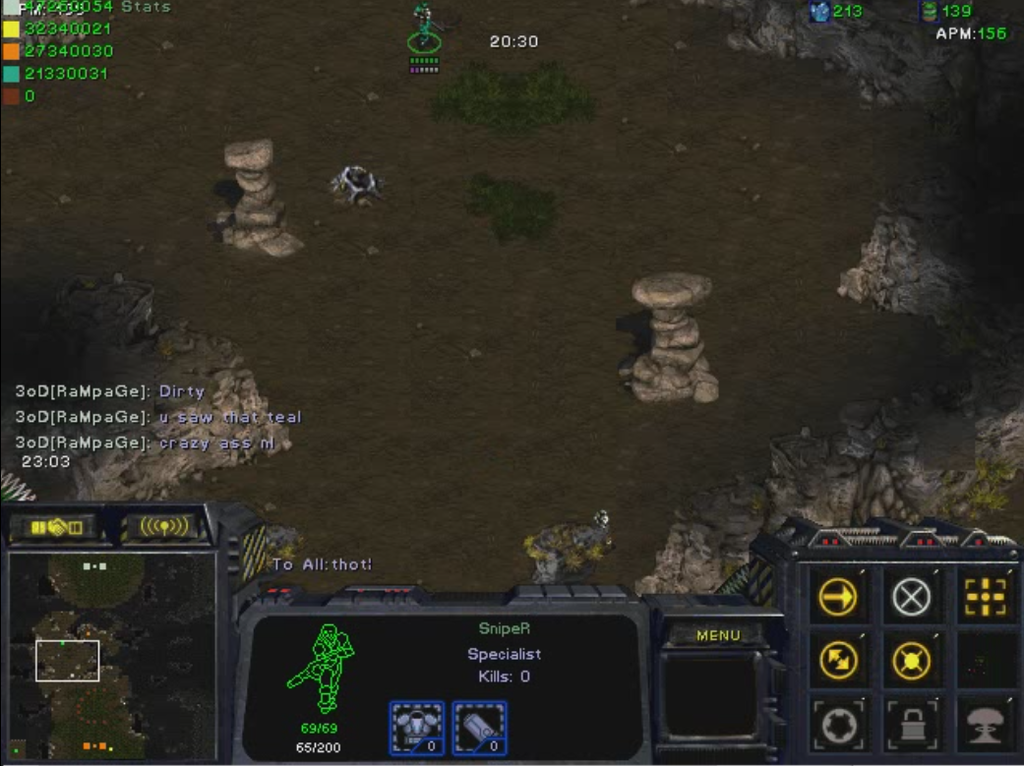Screen dimensions: 1024x766
Task: Choose the Patrol command icon
Action: point(837,660)
